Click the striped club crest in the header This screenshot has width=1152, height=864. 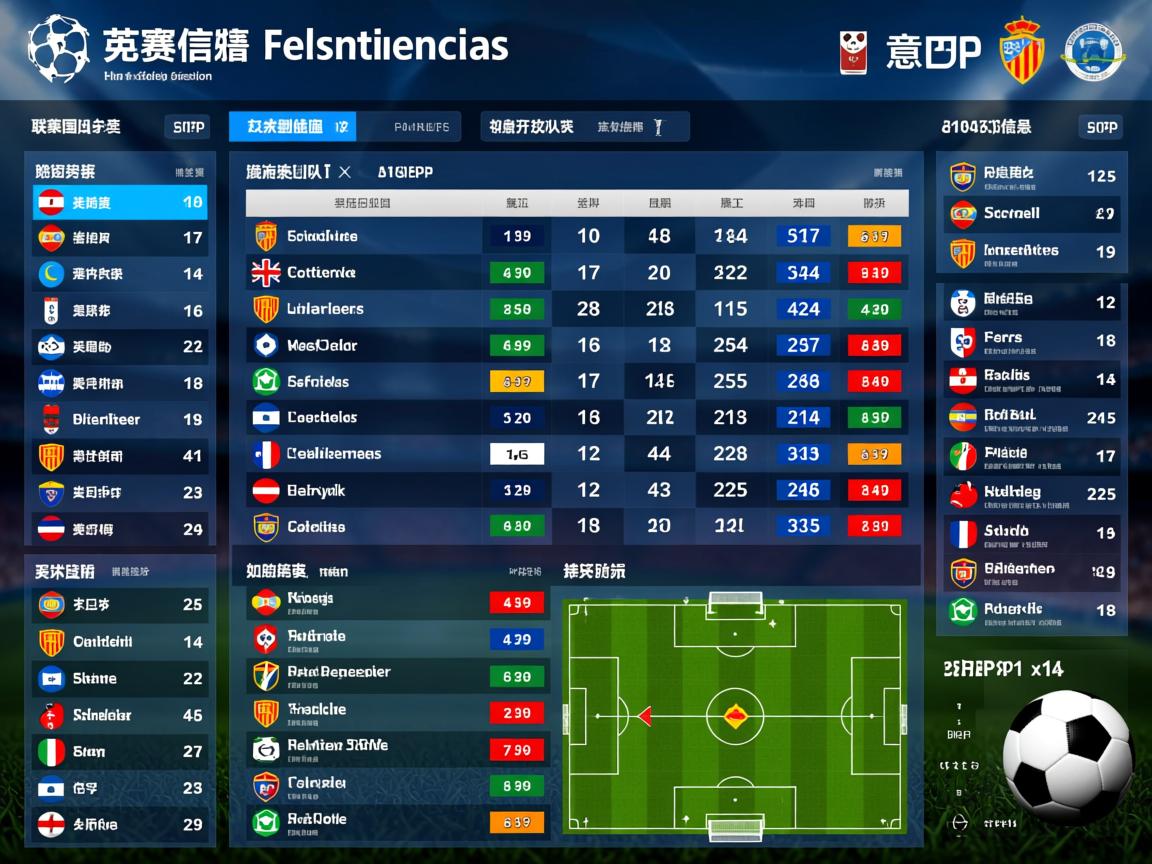click(1022, 51)
